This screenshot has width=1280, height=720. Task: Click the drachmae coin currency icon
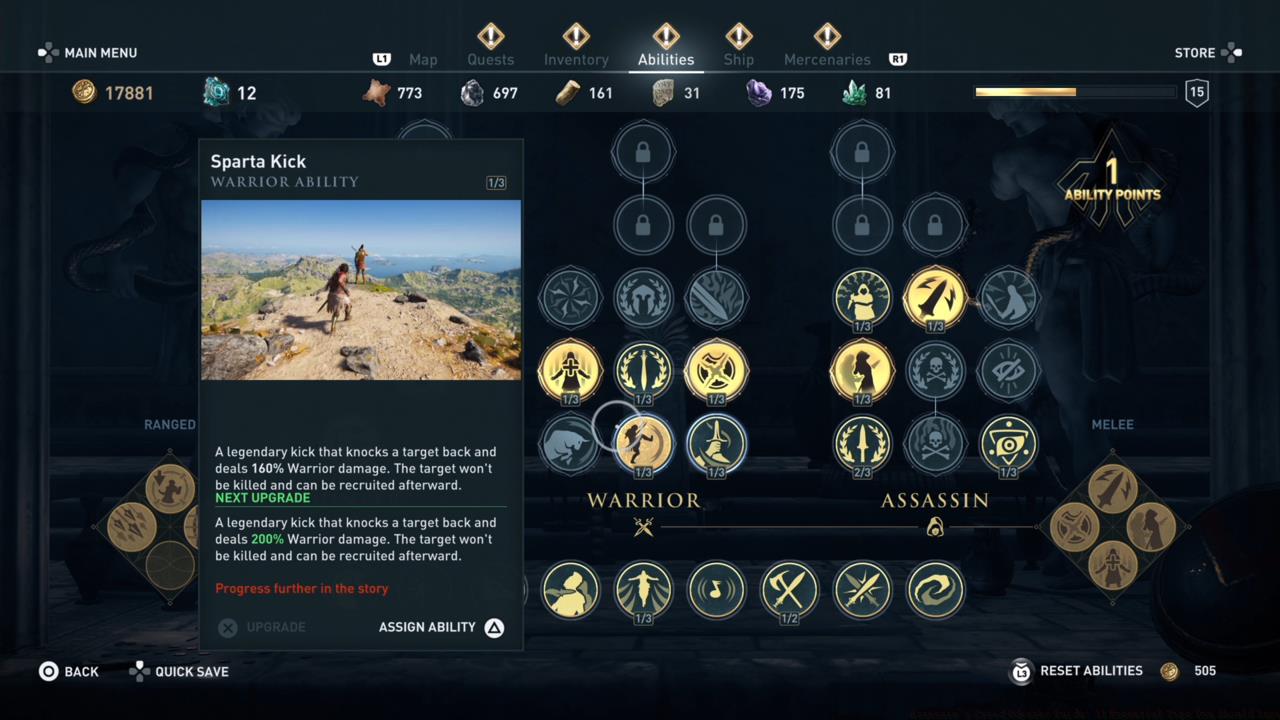84,92
